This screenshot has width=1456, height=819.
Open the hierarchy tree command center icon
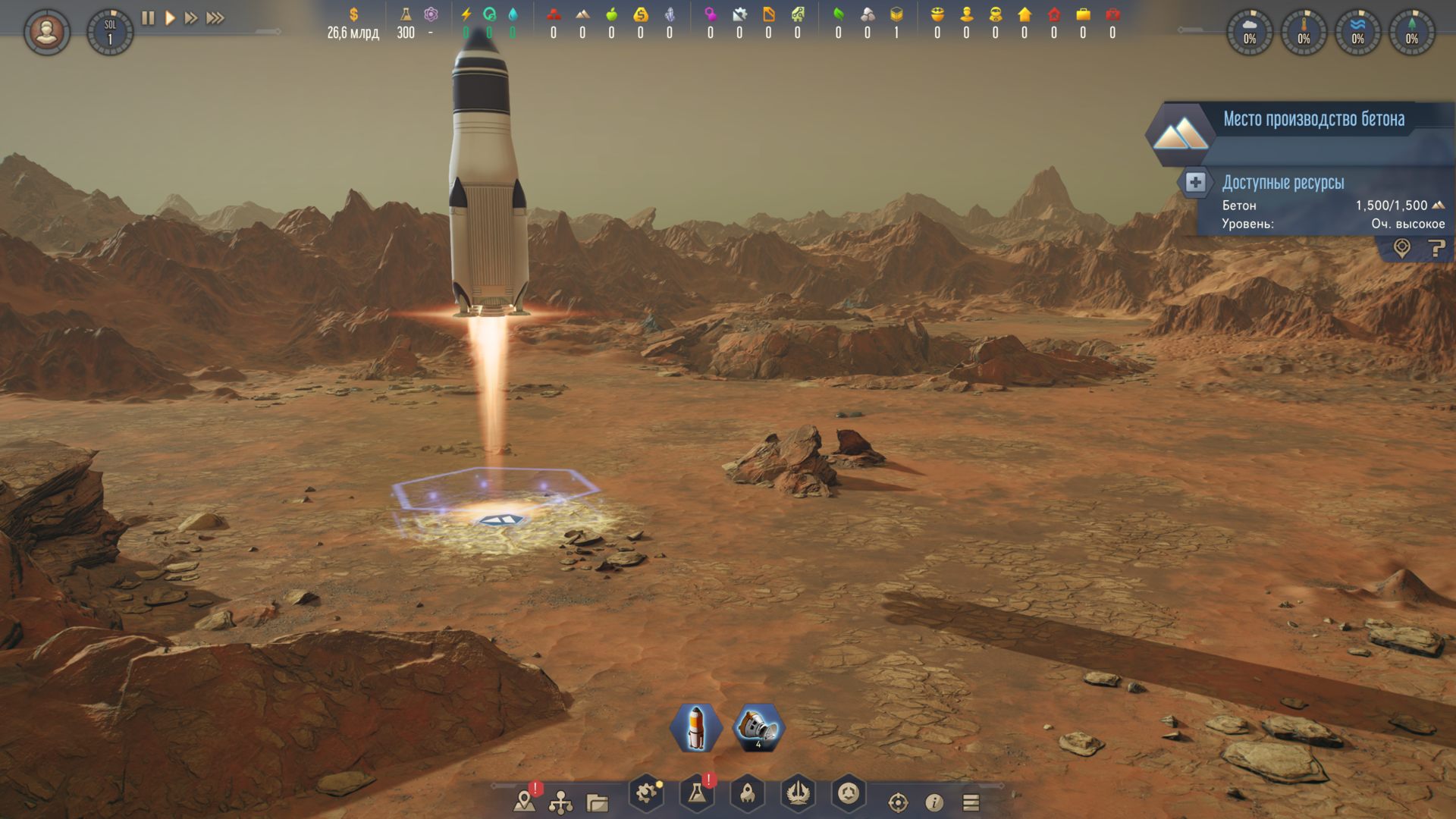pyautogui.click(x=560, y=802)
